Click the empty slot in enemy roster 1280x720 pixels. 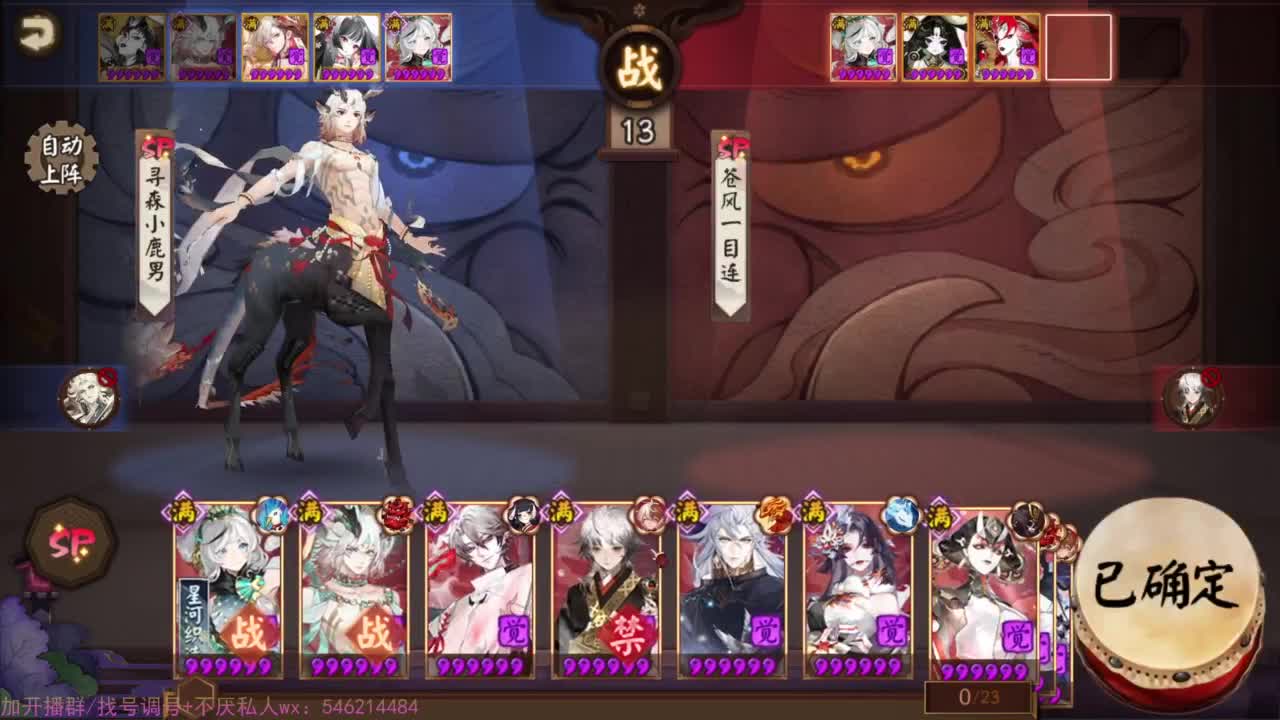(x=1079, y=47)
